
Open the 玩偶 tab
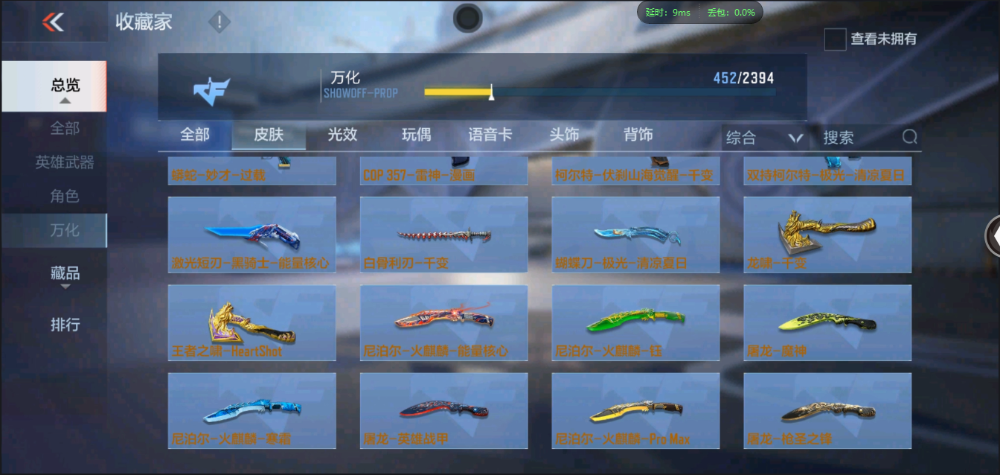point(416,135)
